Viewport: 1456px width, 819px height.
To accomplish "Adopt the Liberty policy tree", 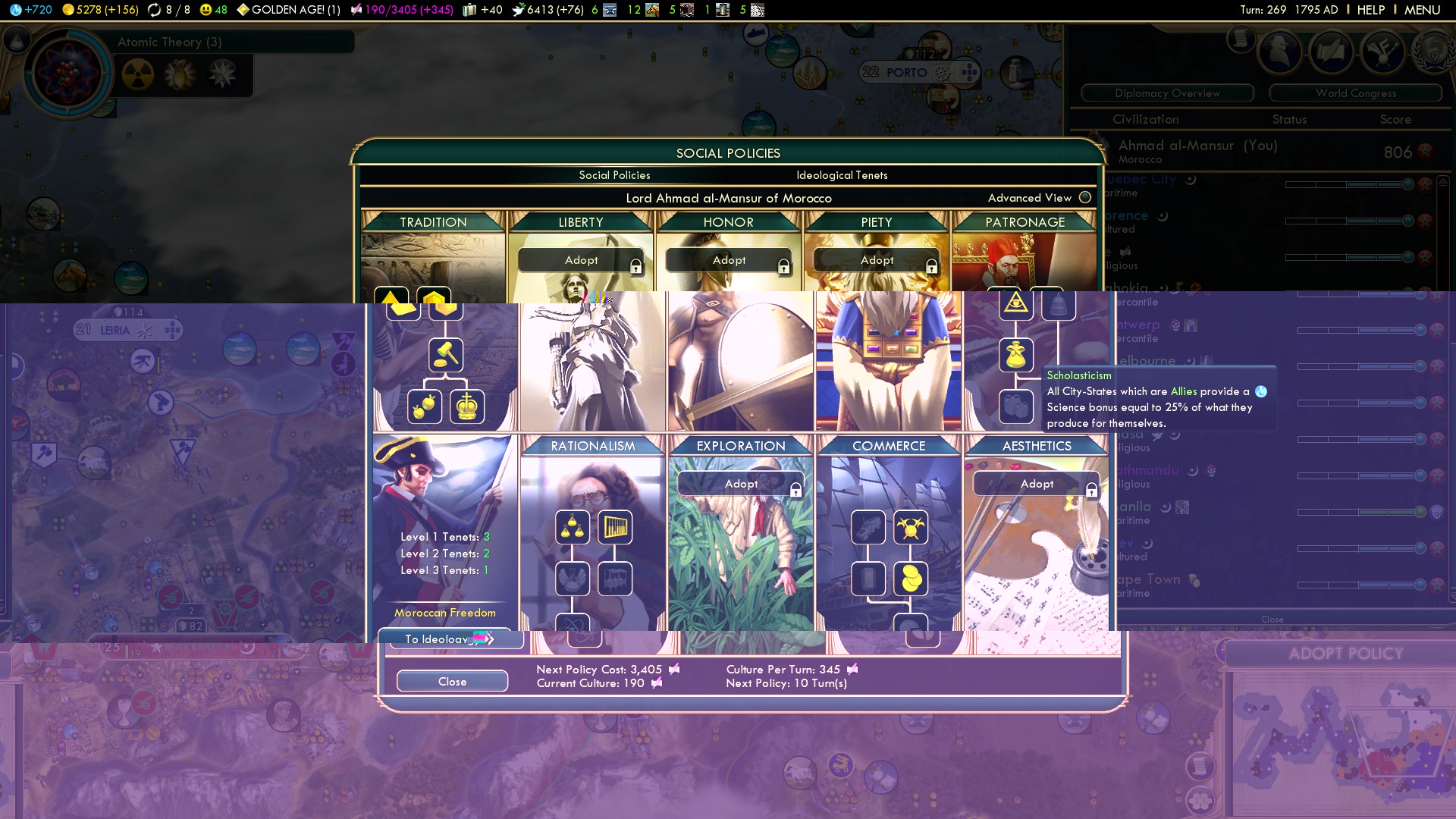I will pos(581,260).
